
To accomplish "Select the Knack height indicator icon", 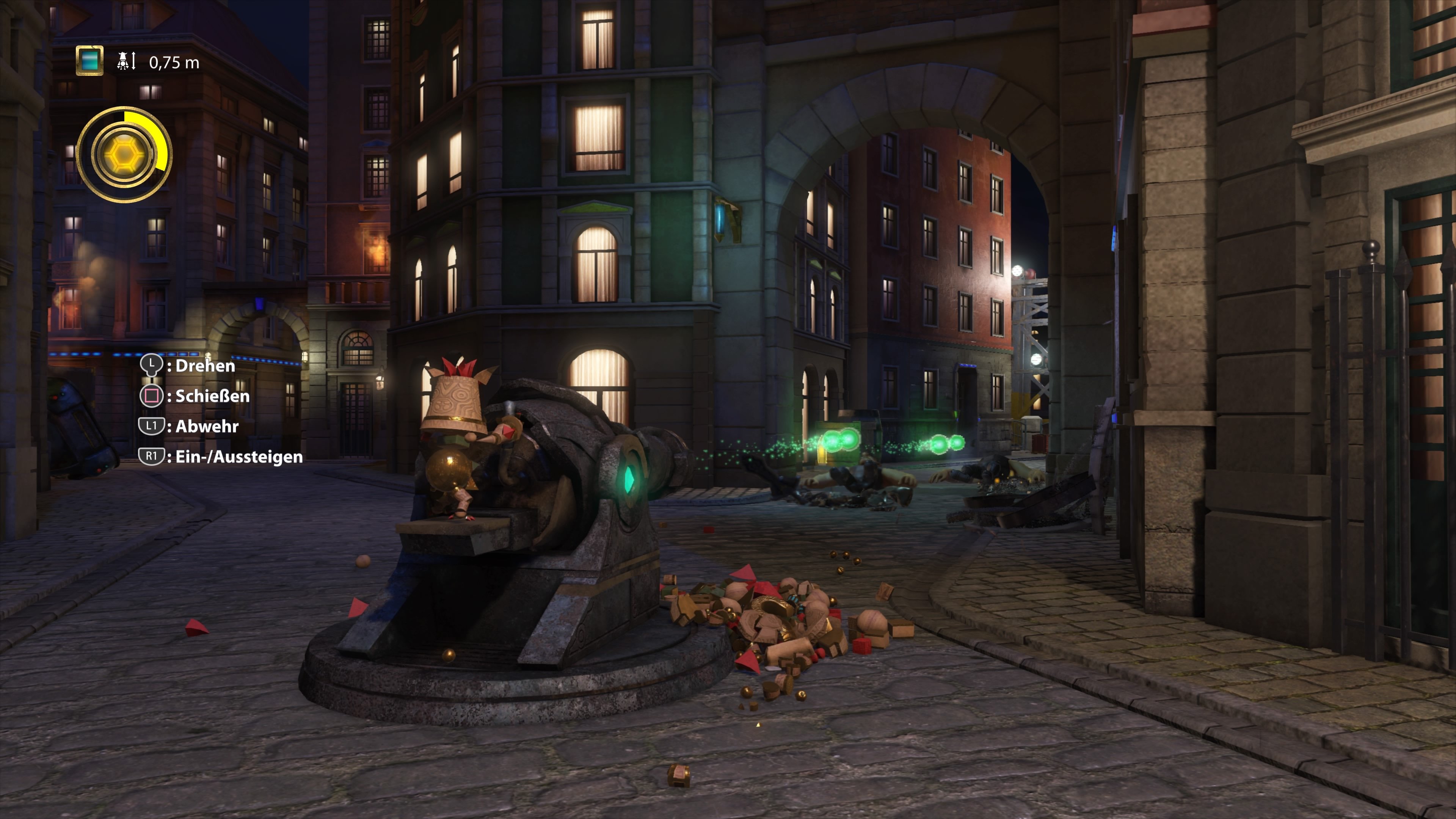I will pyautogui.click(x=122, y=61).
